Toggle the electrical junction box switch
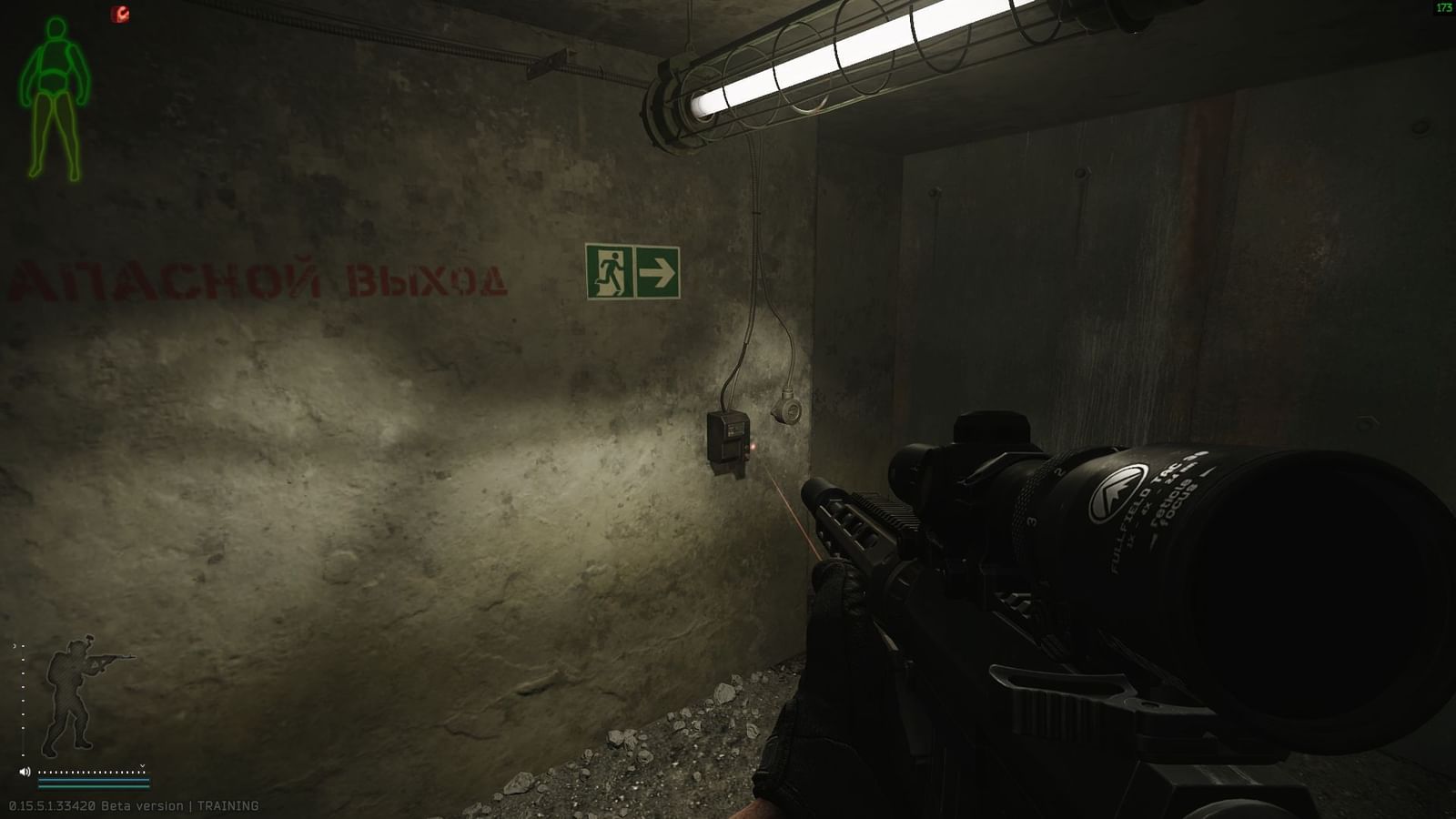1456x819 pixels. [x=728, y=441]
